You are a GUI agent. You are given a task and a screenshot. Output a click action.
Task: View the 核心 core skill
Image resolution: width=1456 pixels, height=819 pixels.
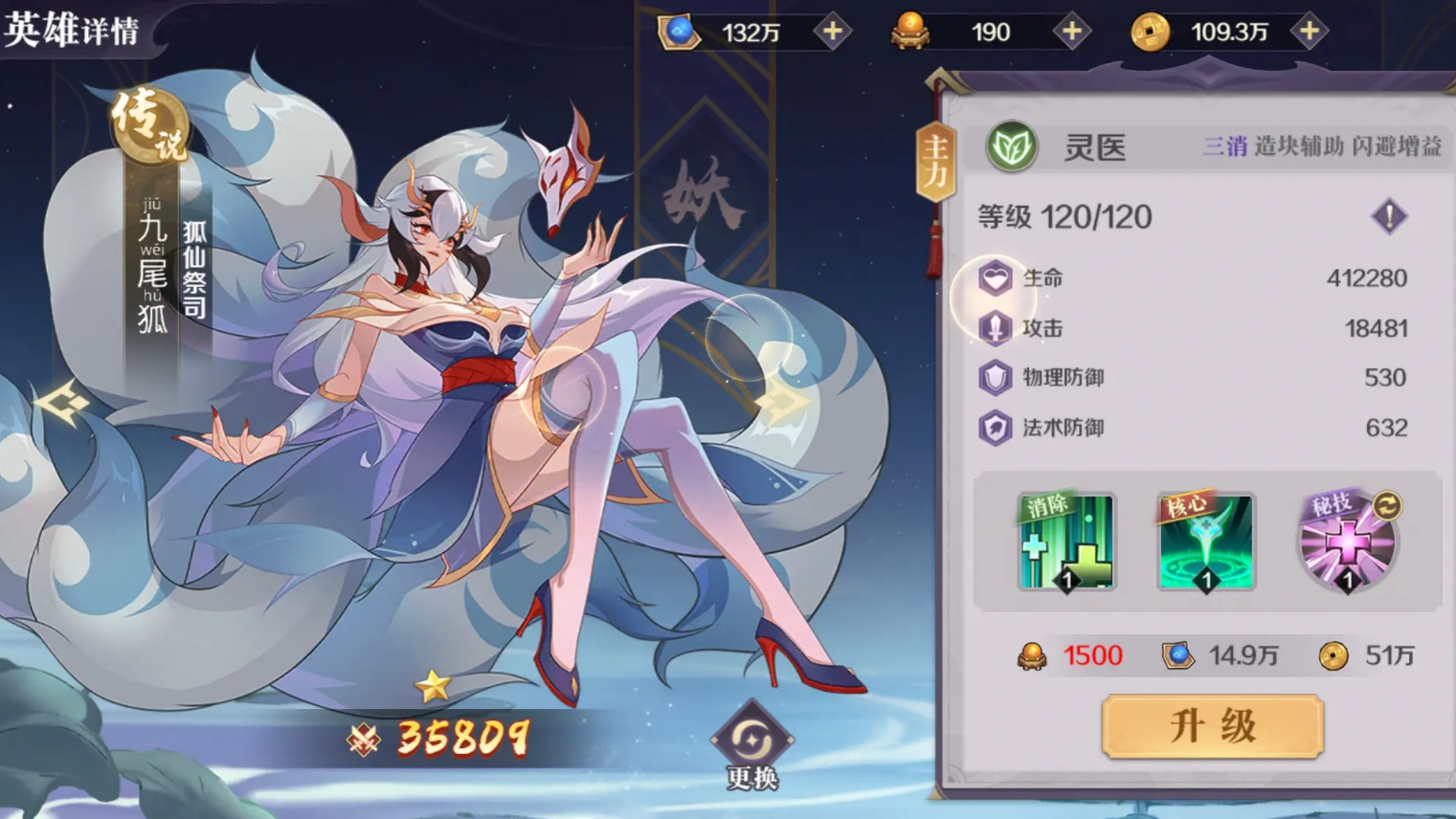tap(1206, 542)
